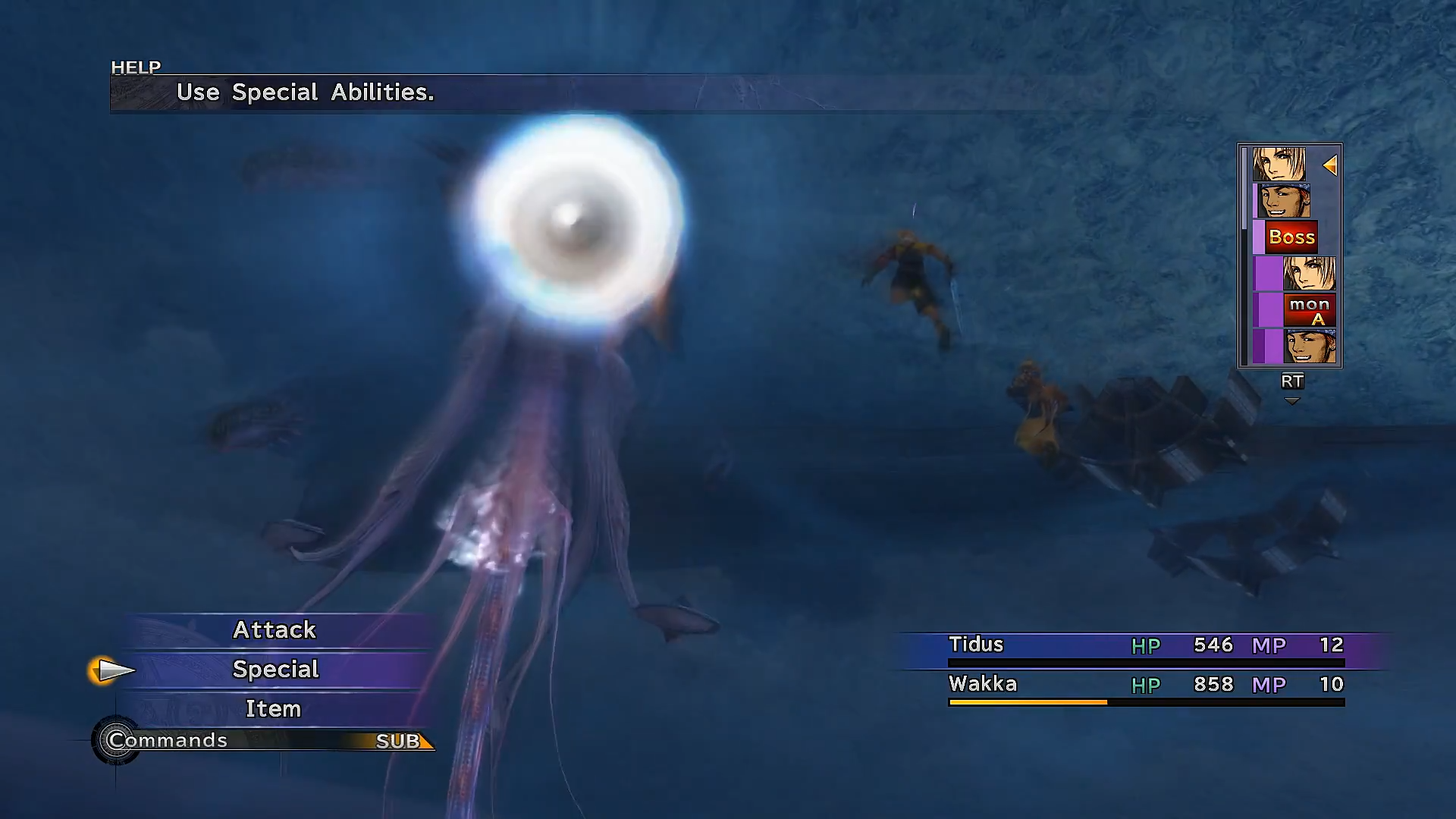This screenshot has width=1456, height=819.
Task: Choose Item in the battle commands
Action: click(273, 708)
